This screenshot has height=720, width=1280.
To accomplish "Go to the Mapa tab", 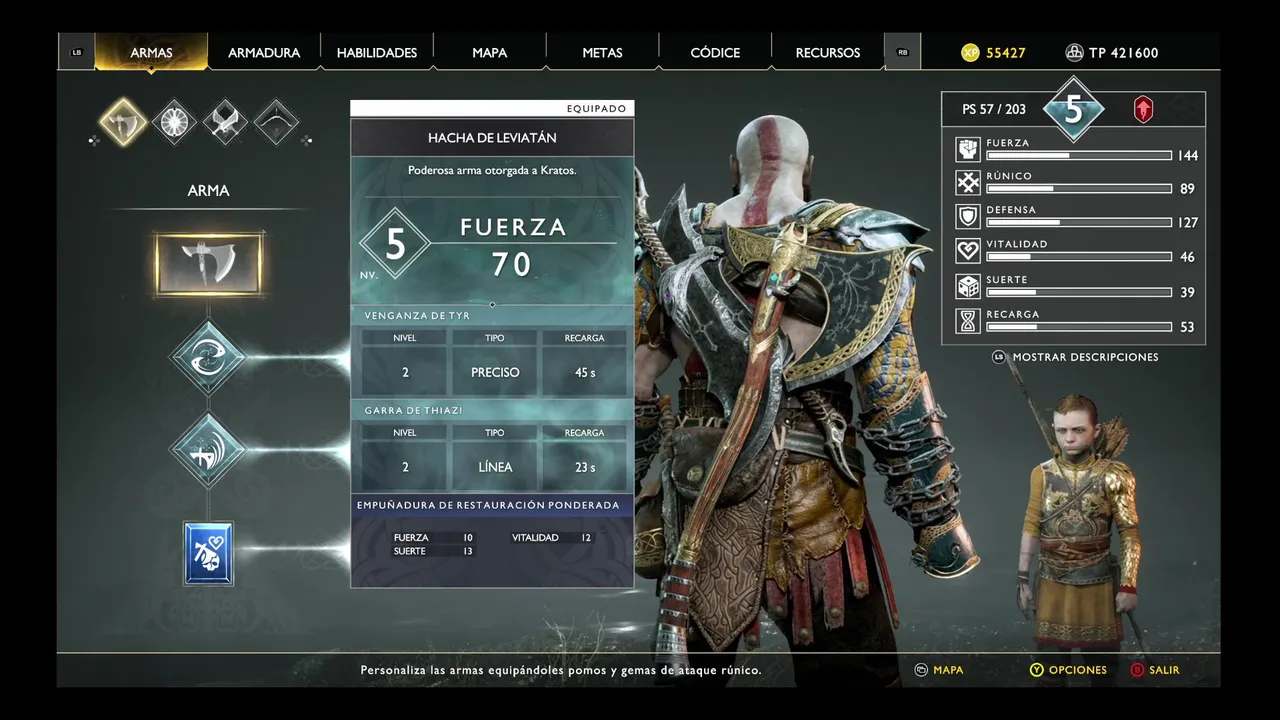I will [x=490, y=53].
